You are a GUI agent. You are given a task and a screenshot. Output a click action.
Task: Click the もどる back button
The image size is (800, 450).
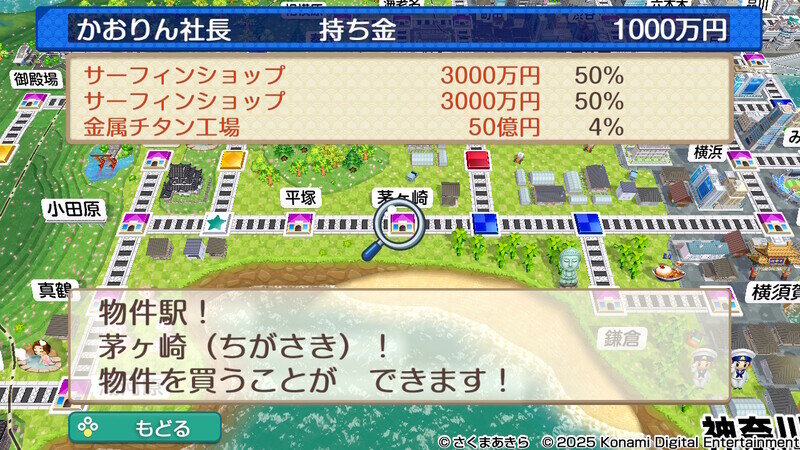145,428
